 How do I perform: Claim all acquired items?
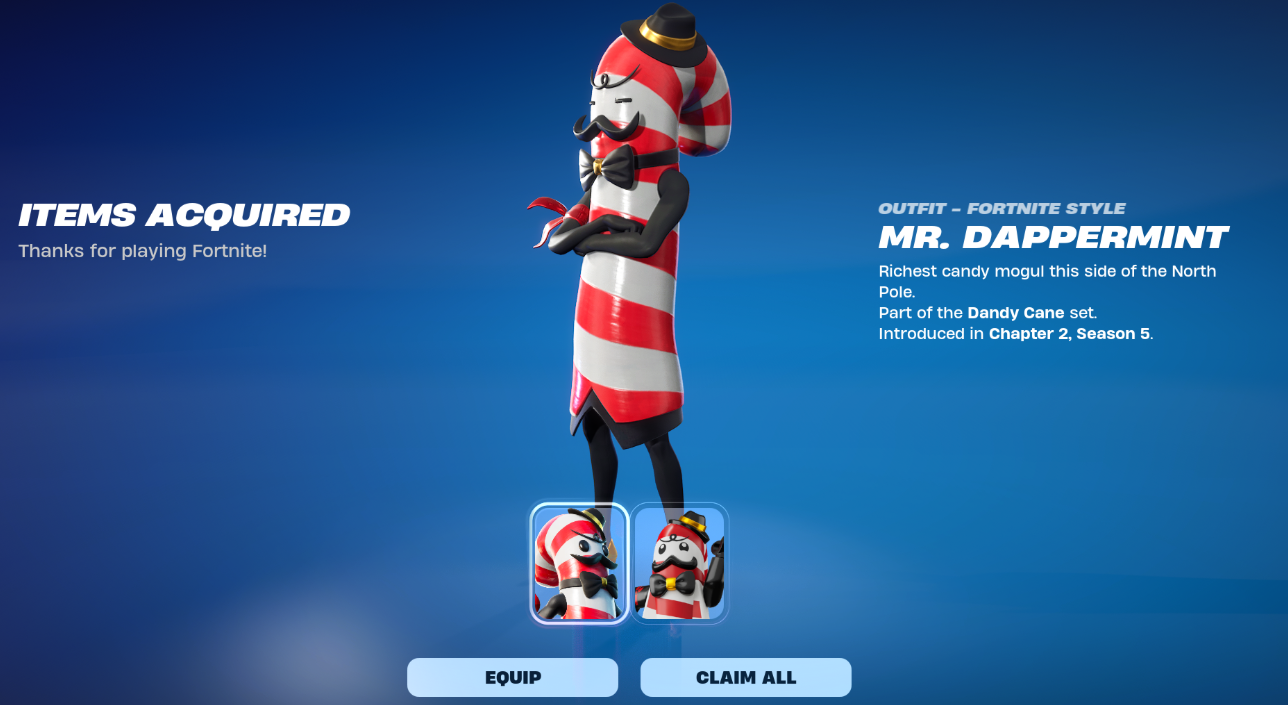click(745, 677)
